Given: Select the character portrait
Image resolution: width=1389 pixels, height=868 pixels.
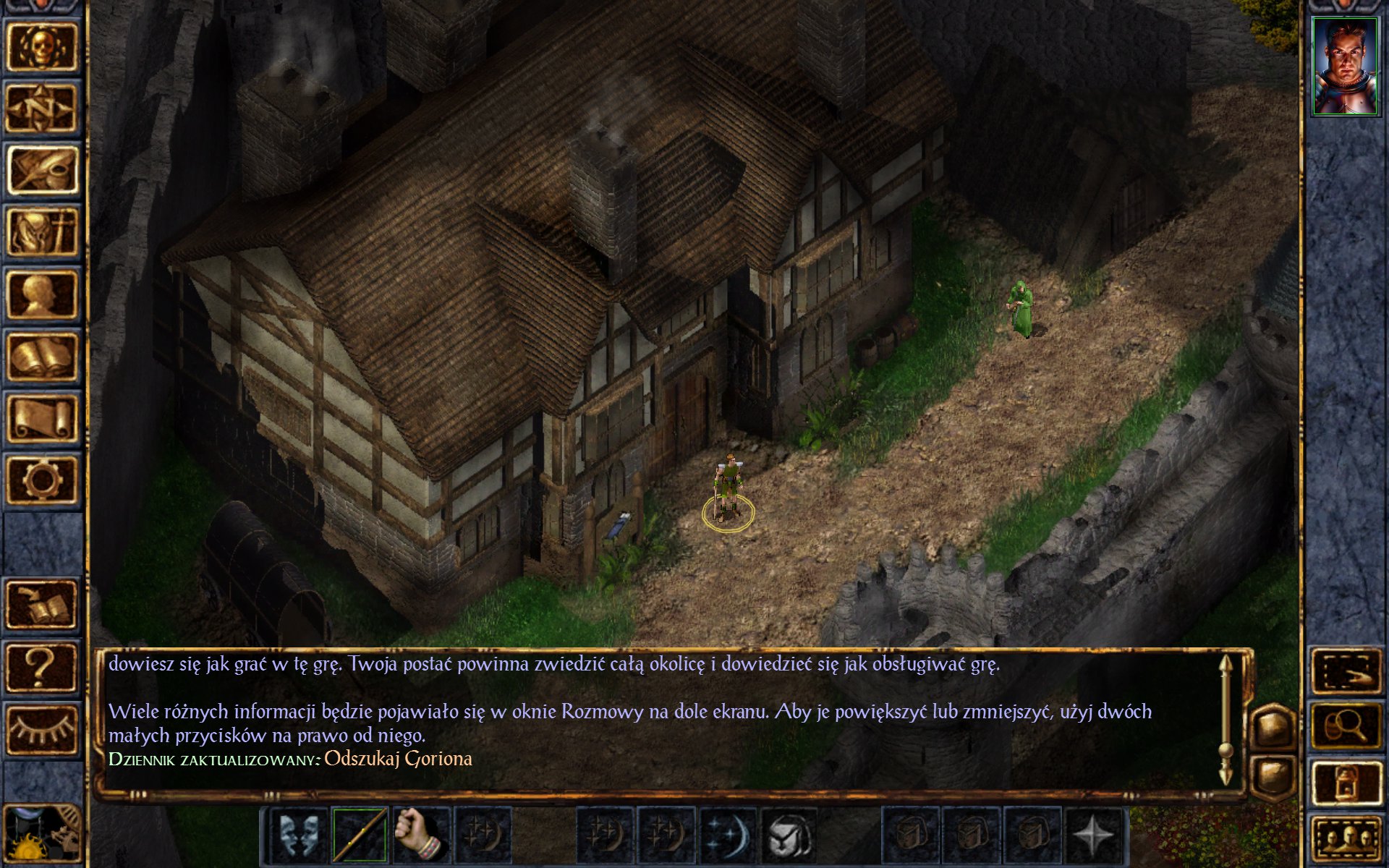Looking at the screenshot, I should pyautogui.click(x=1345, y=67).
